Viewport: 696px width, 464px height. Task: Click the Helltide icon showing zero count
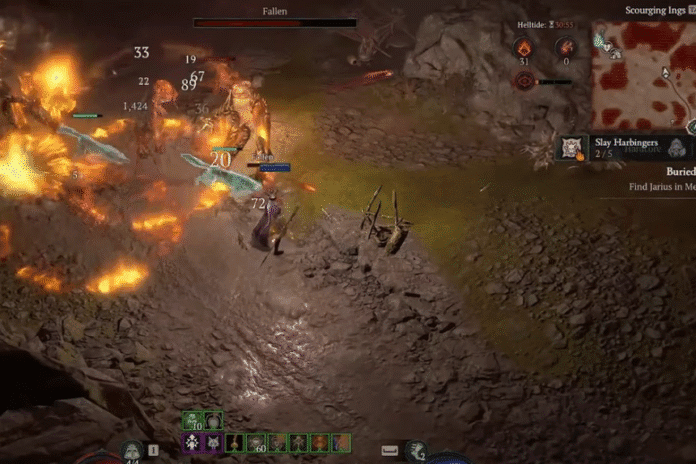565,48
